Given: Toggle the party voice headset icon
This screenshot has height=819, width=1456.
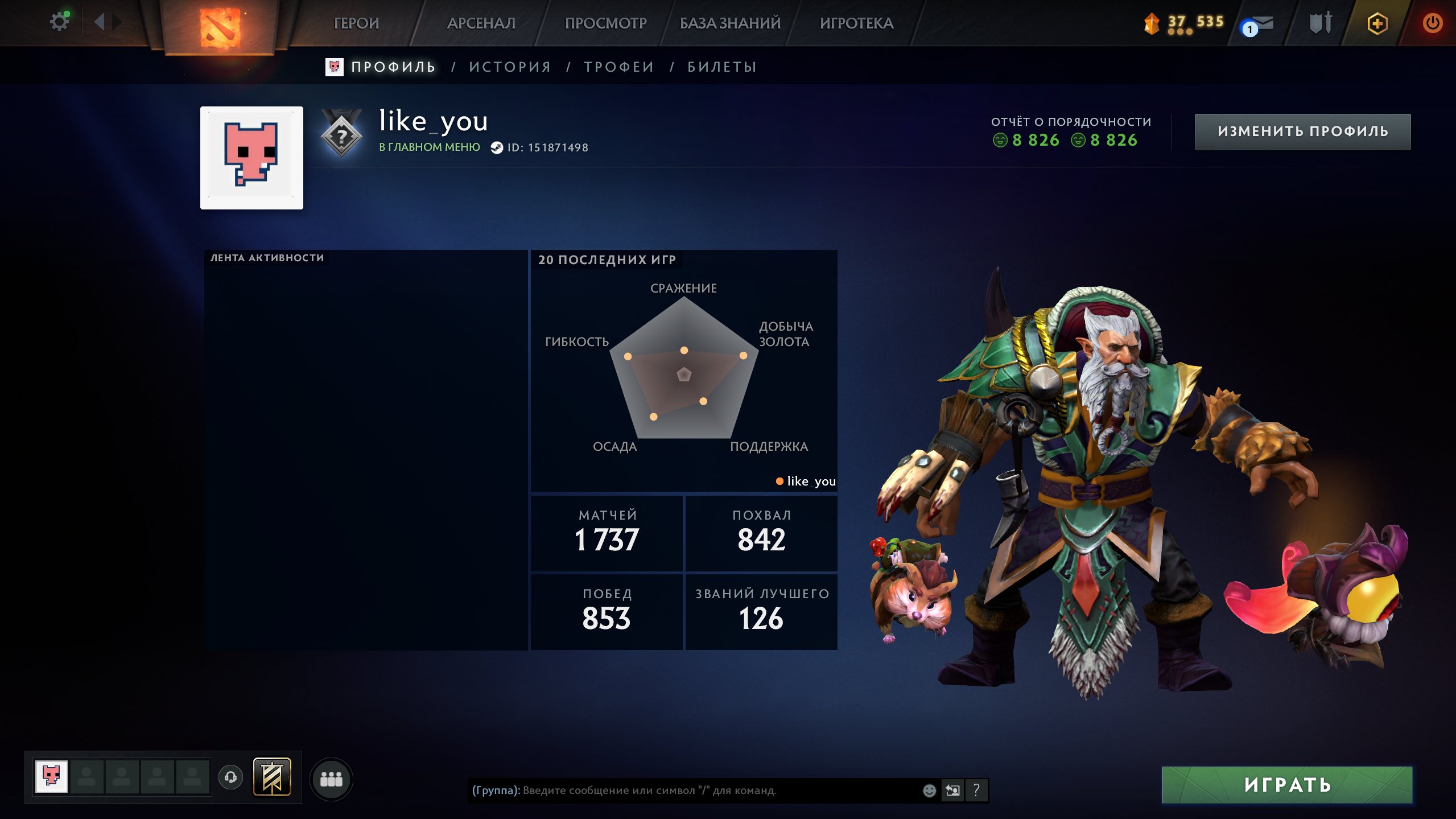Looking at the screenshot, I should (230, 777).
